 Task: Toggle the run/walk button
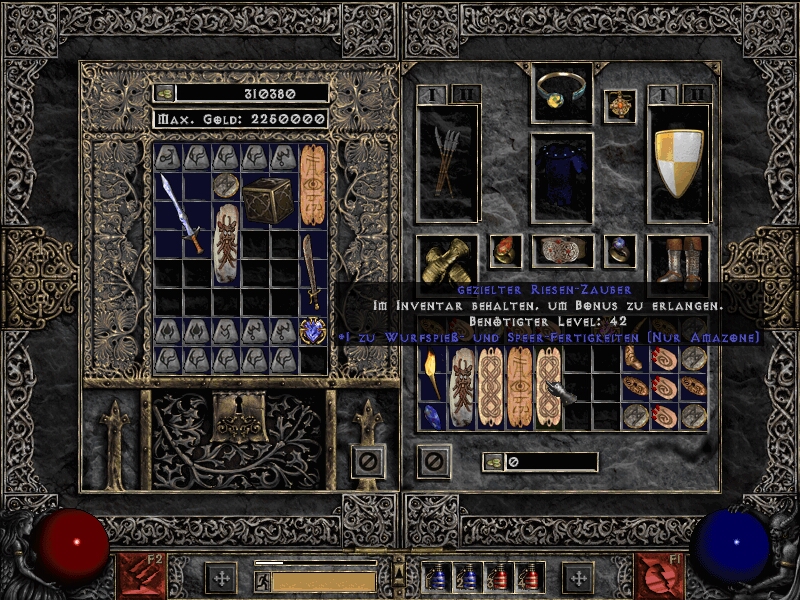pos(262,581)
